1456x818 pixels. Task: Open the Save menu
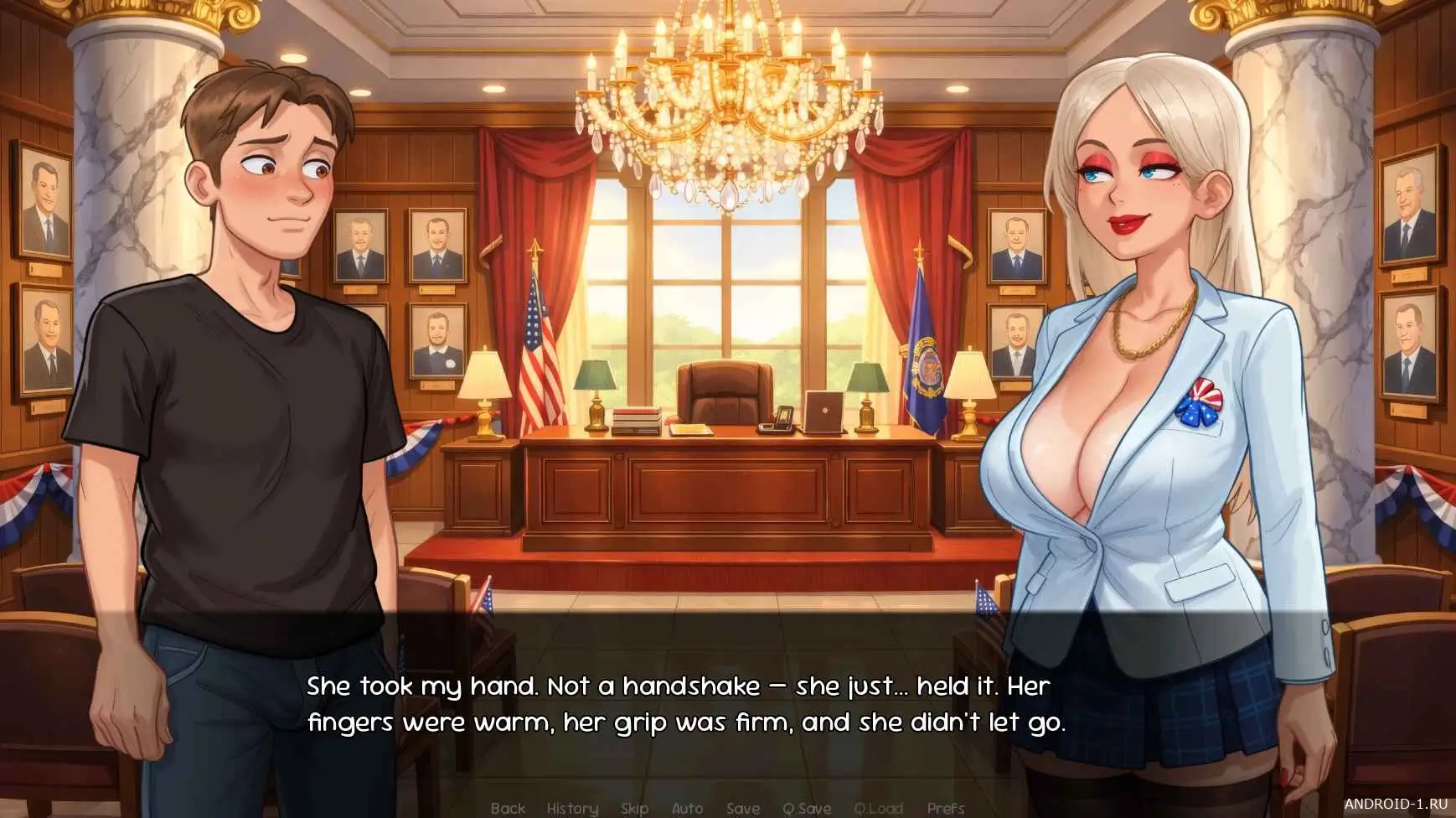pyautogui.click(x=743, y=808)
